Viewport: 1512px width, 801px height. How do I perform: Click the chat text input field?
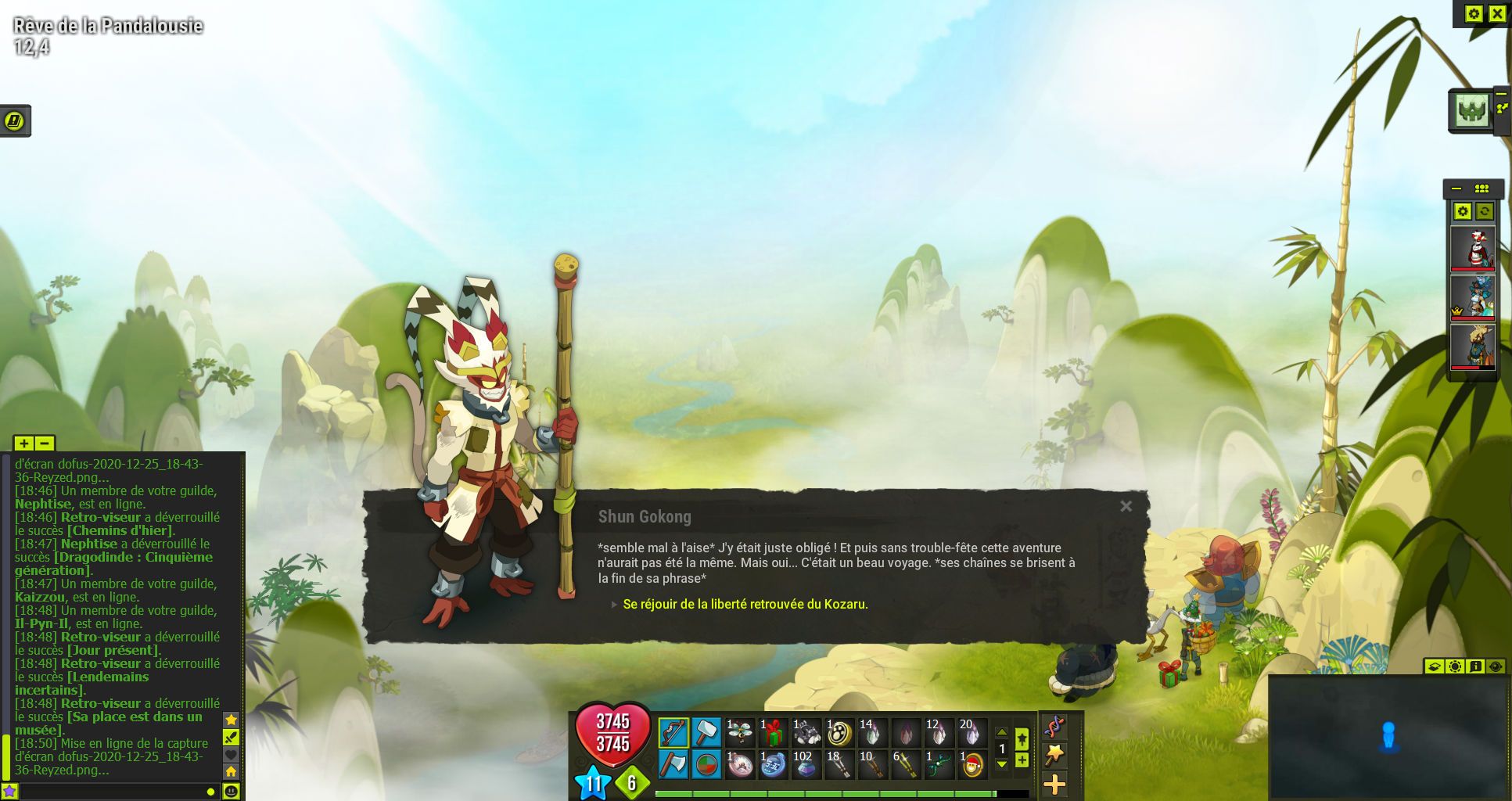[110, 792]
